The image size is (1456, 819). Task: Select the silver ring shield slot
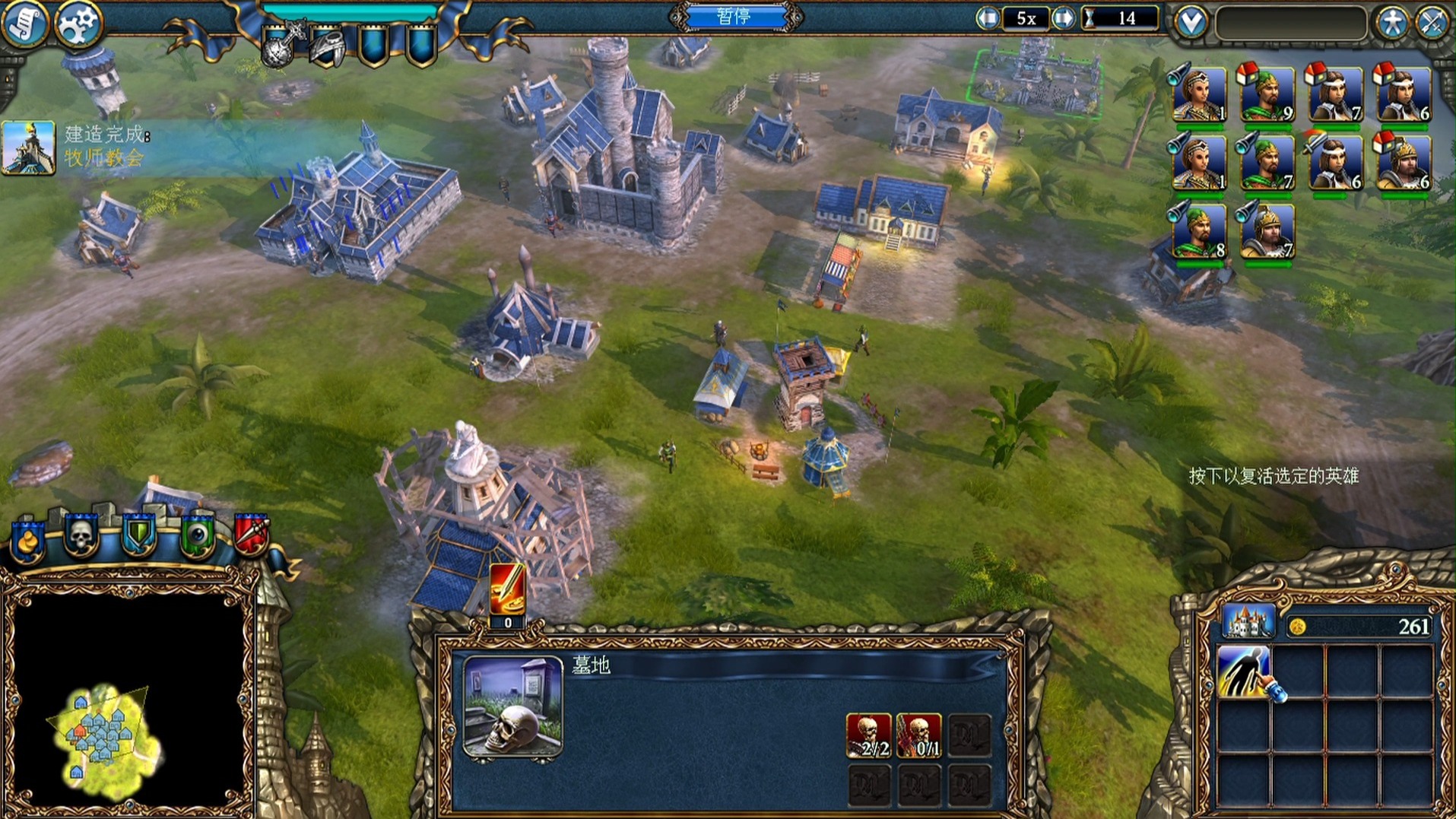(x=328, y=47)
